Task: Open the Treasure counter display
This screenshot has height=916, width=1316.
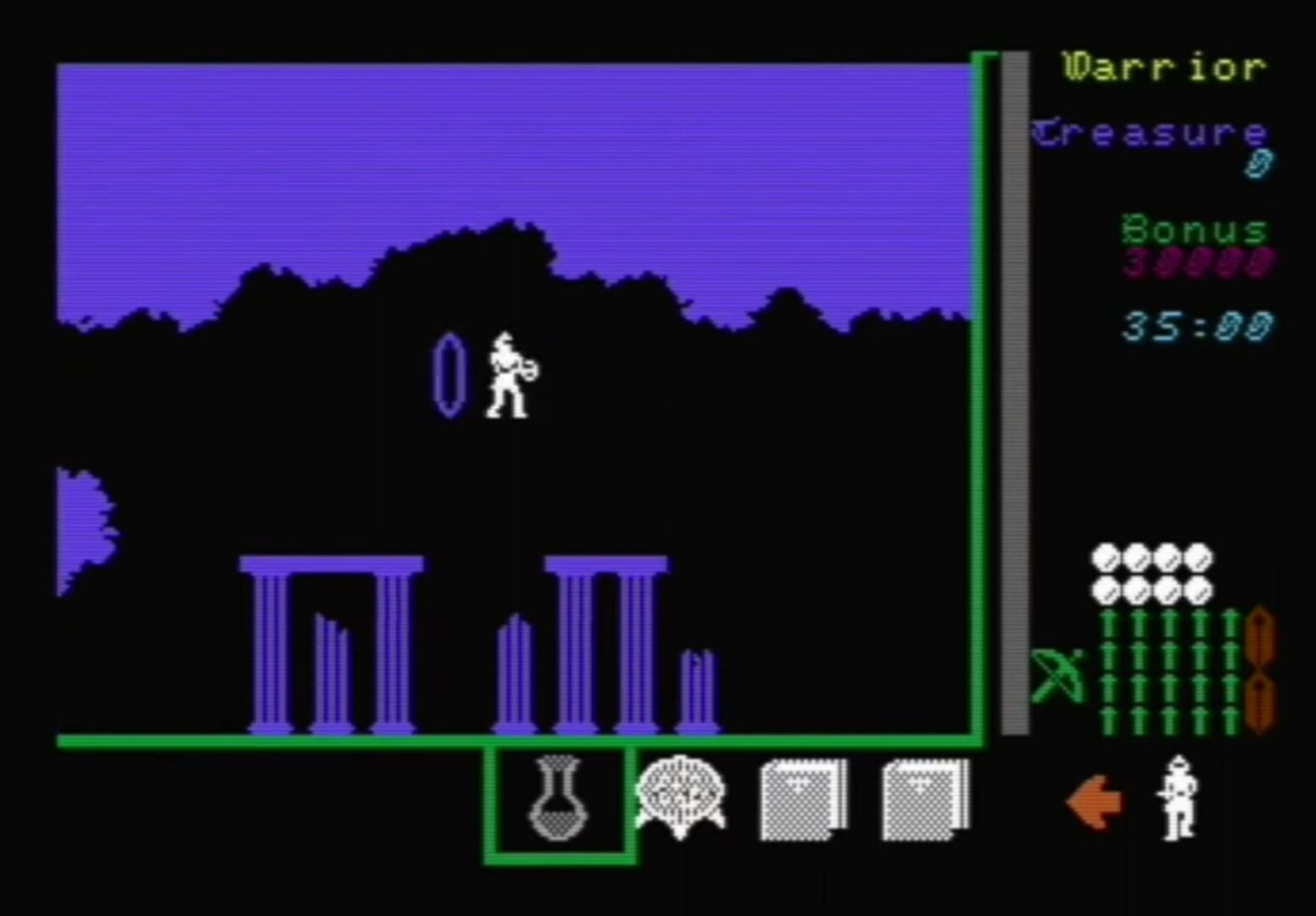Action: tap(1149, 134)
